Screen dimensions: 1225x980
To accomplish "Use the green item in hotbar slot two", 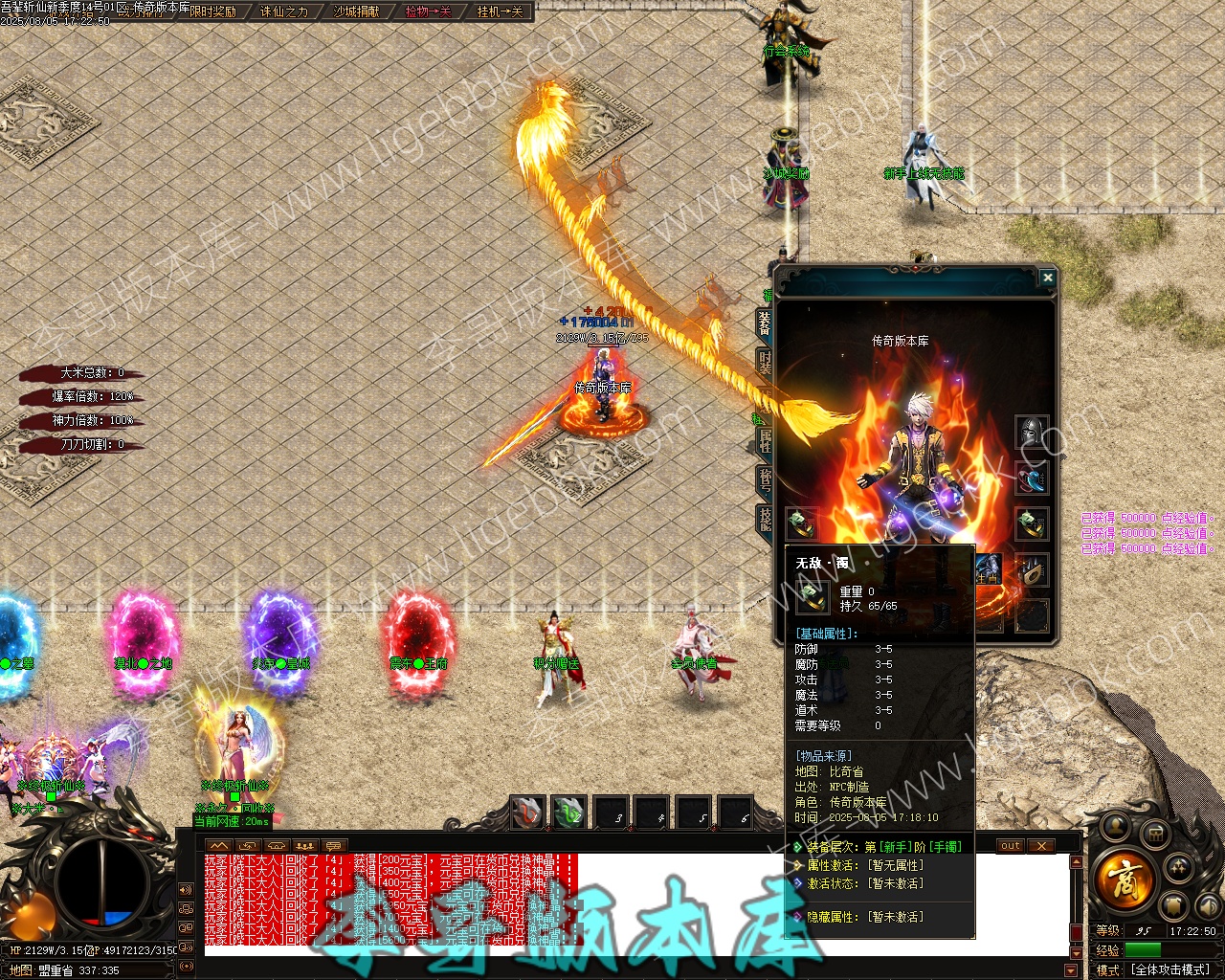I will click(568, 813).
